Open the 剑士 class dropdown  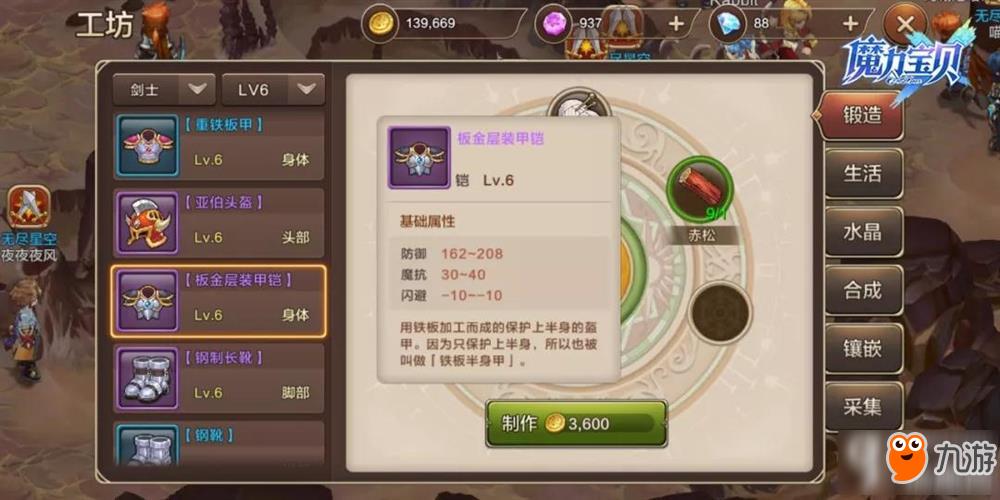click(164, 89)
